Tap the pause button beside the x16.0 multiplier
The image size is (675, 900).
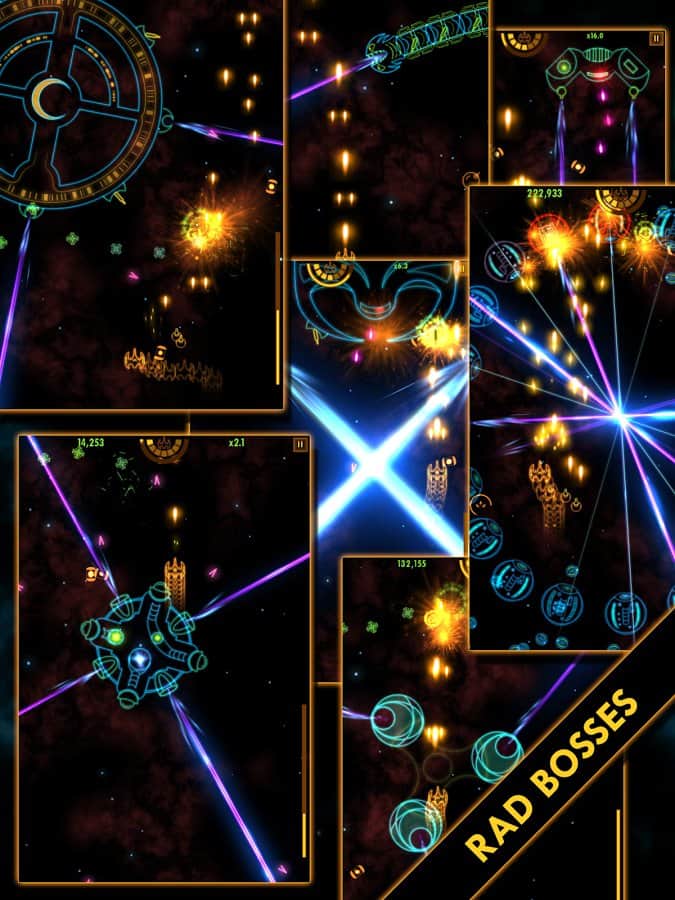click(x=656, y=39)
